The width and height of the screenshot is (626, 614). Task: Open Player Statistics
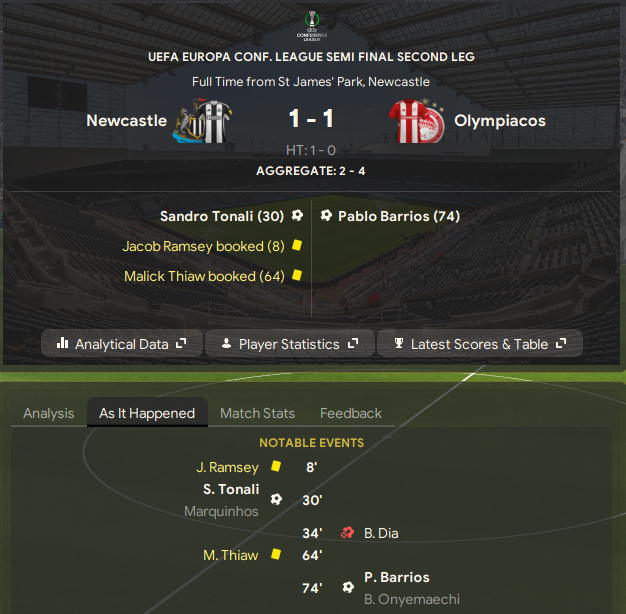click(289, 344)
